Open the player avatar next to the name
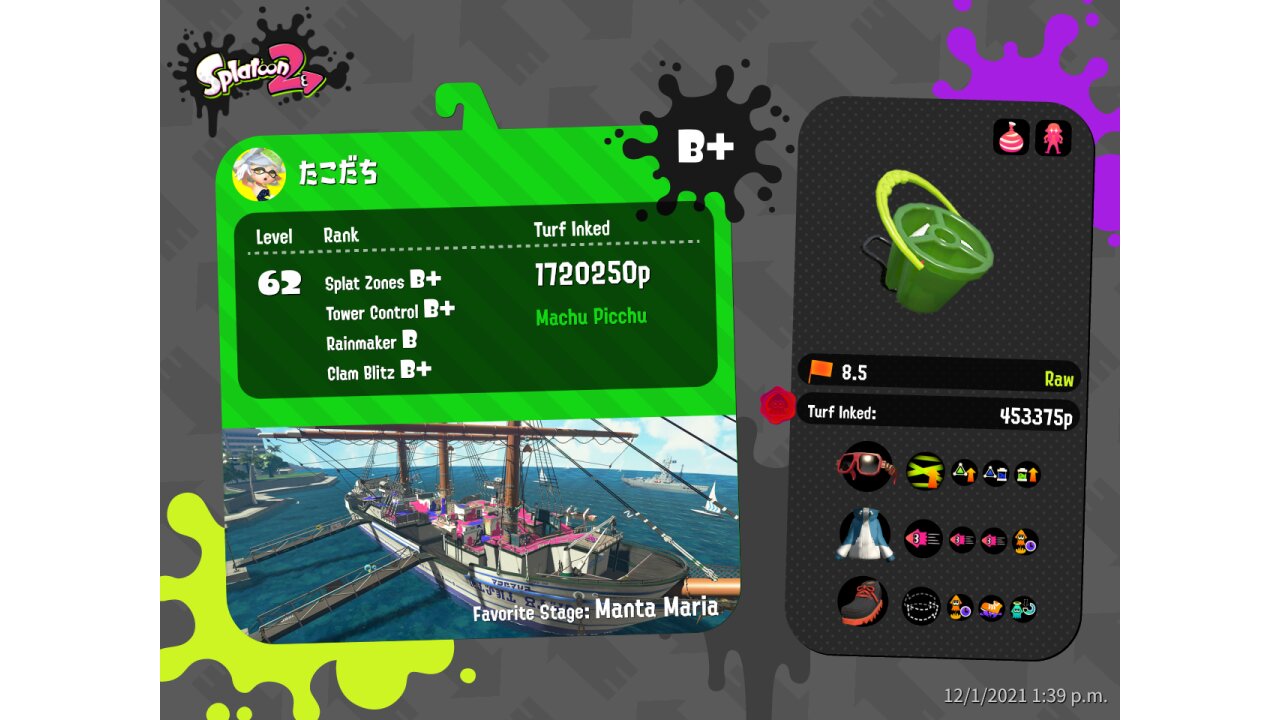1280x720 pixels. 259,174
